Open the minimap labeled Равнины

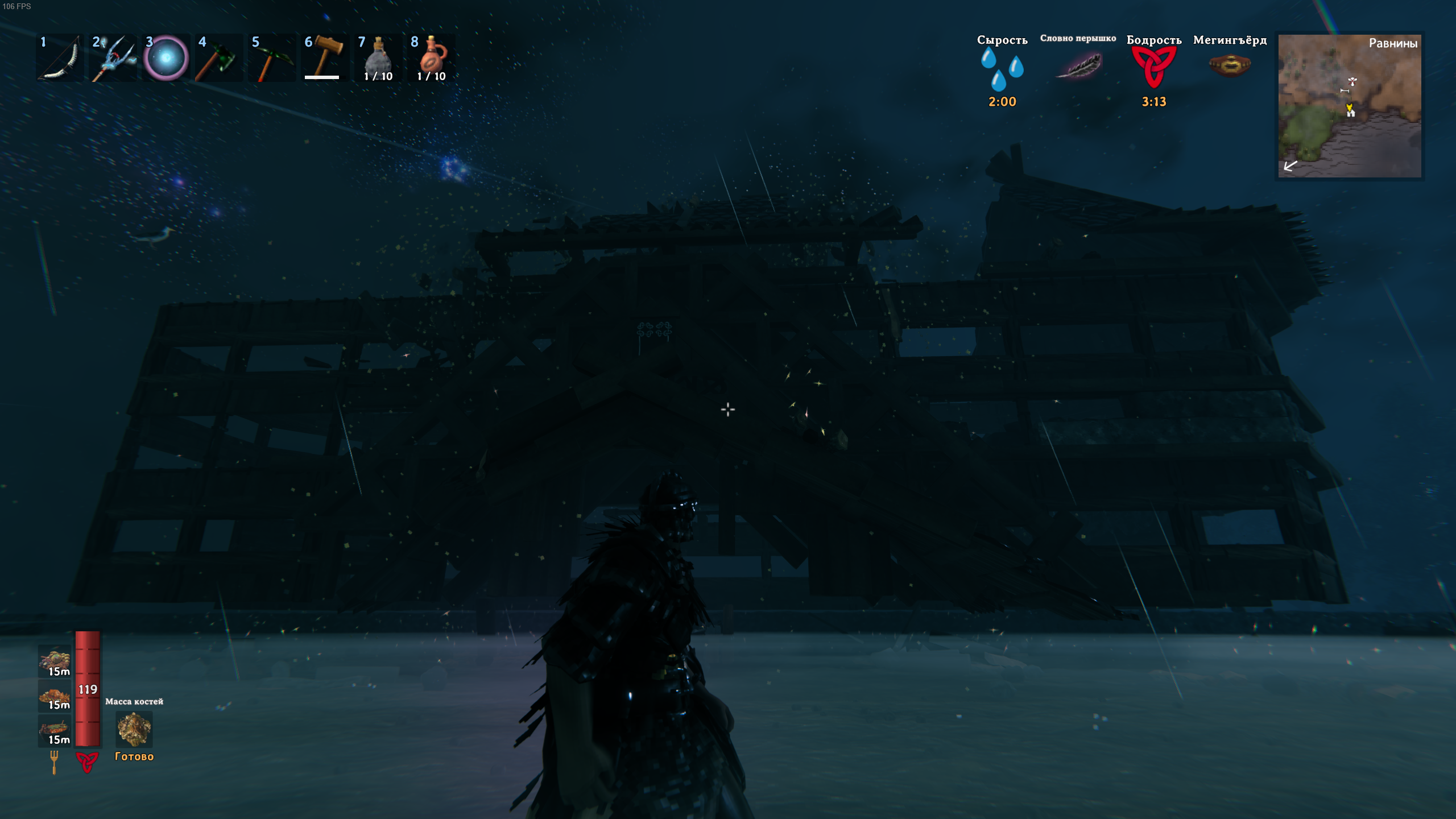[1349, 106]
